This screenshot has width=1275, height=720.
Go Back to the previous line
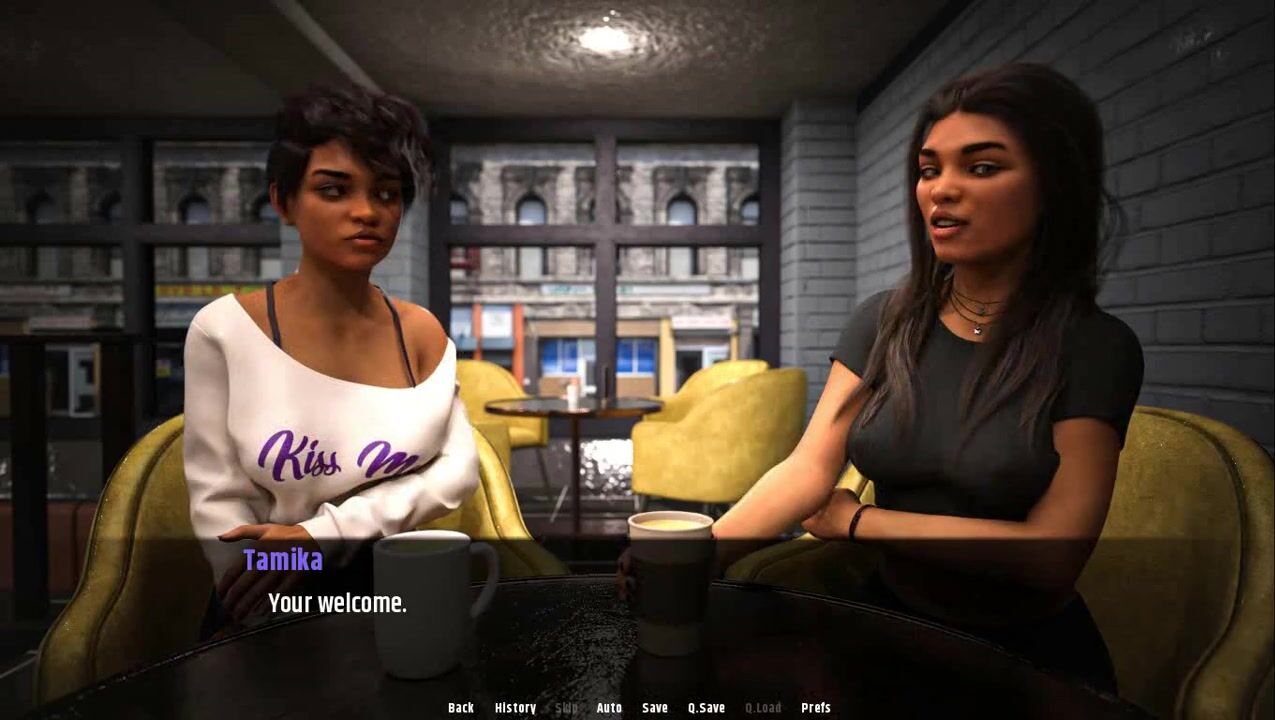point(461,708)
